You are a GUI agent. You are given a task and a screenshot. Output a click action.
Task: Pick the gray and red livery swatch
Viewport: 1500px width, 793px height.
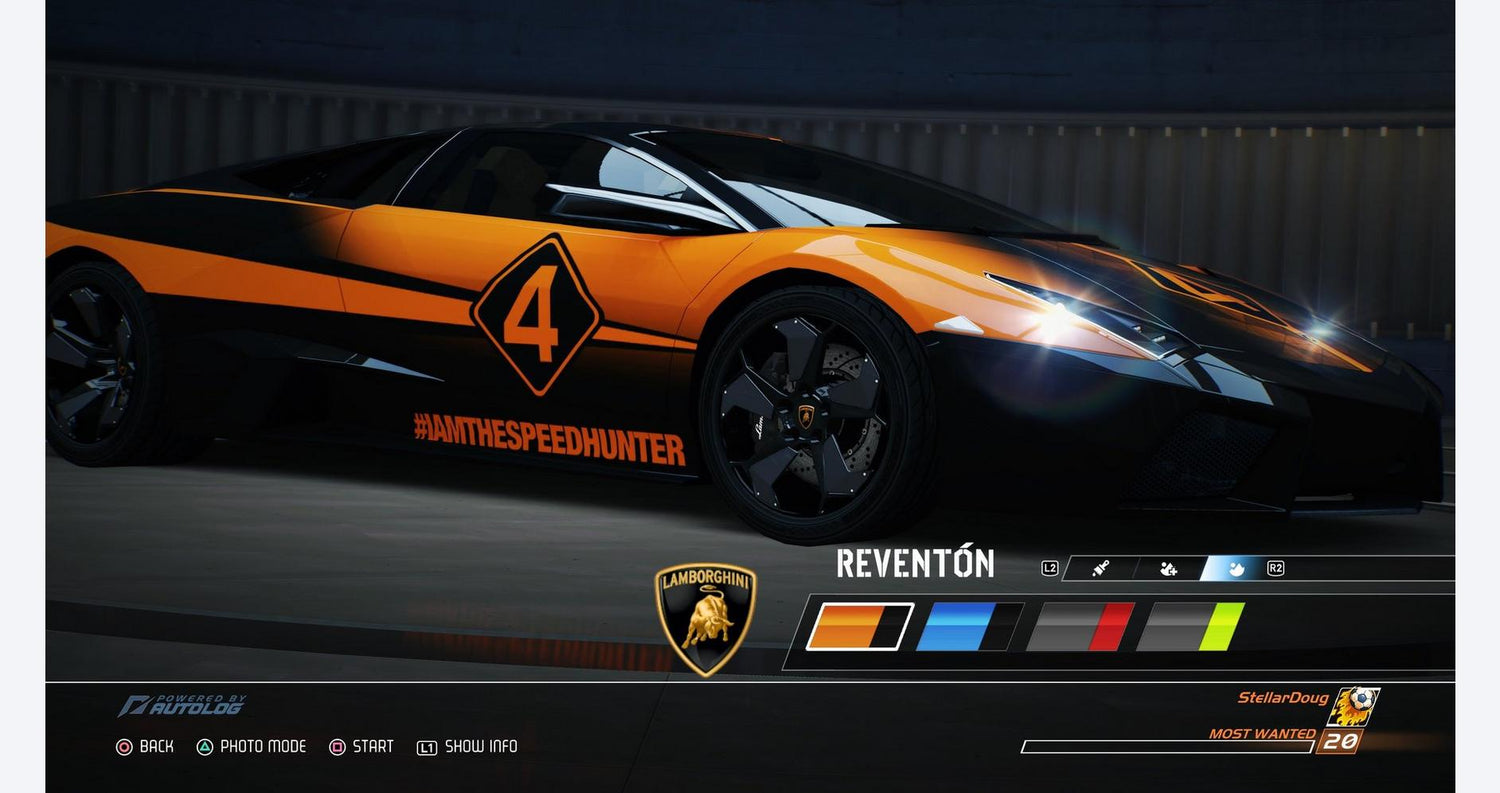click(x=1080, y=627)
